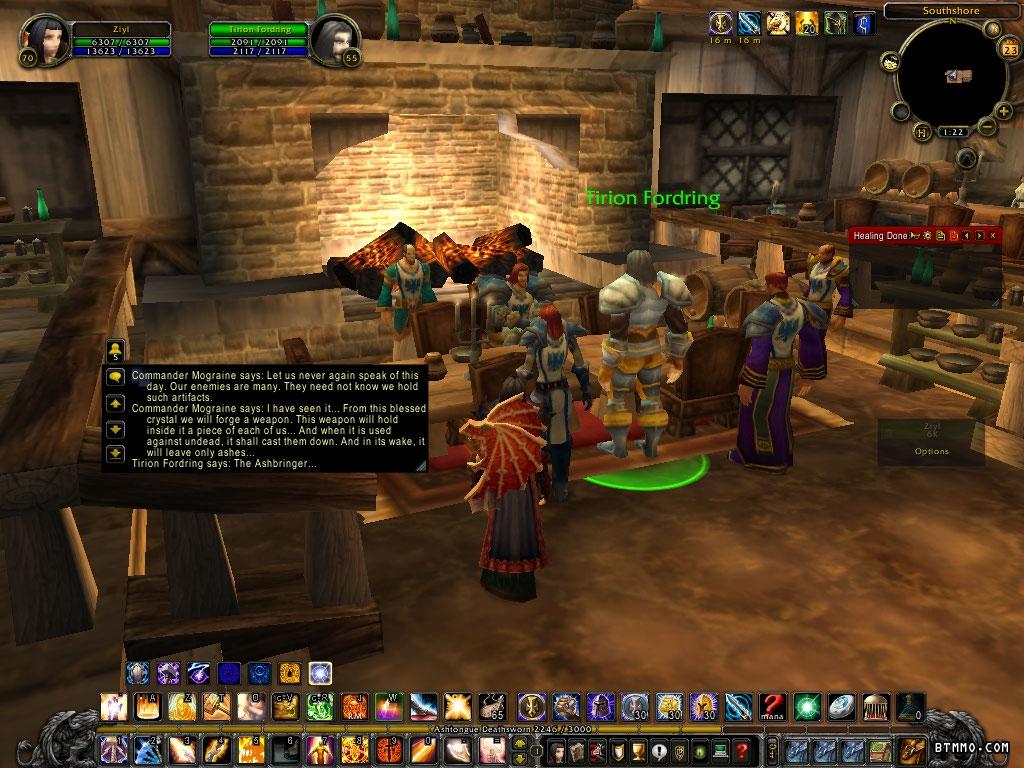Go to the next meter mode arrow
1024x768 pixels.
980,235
